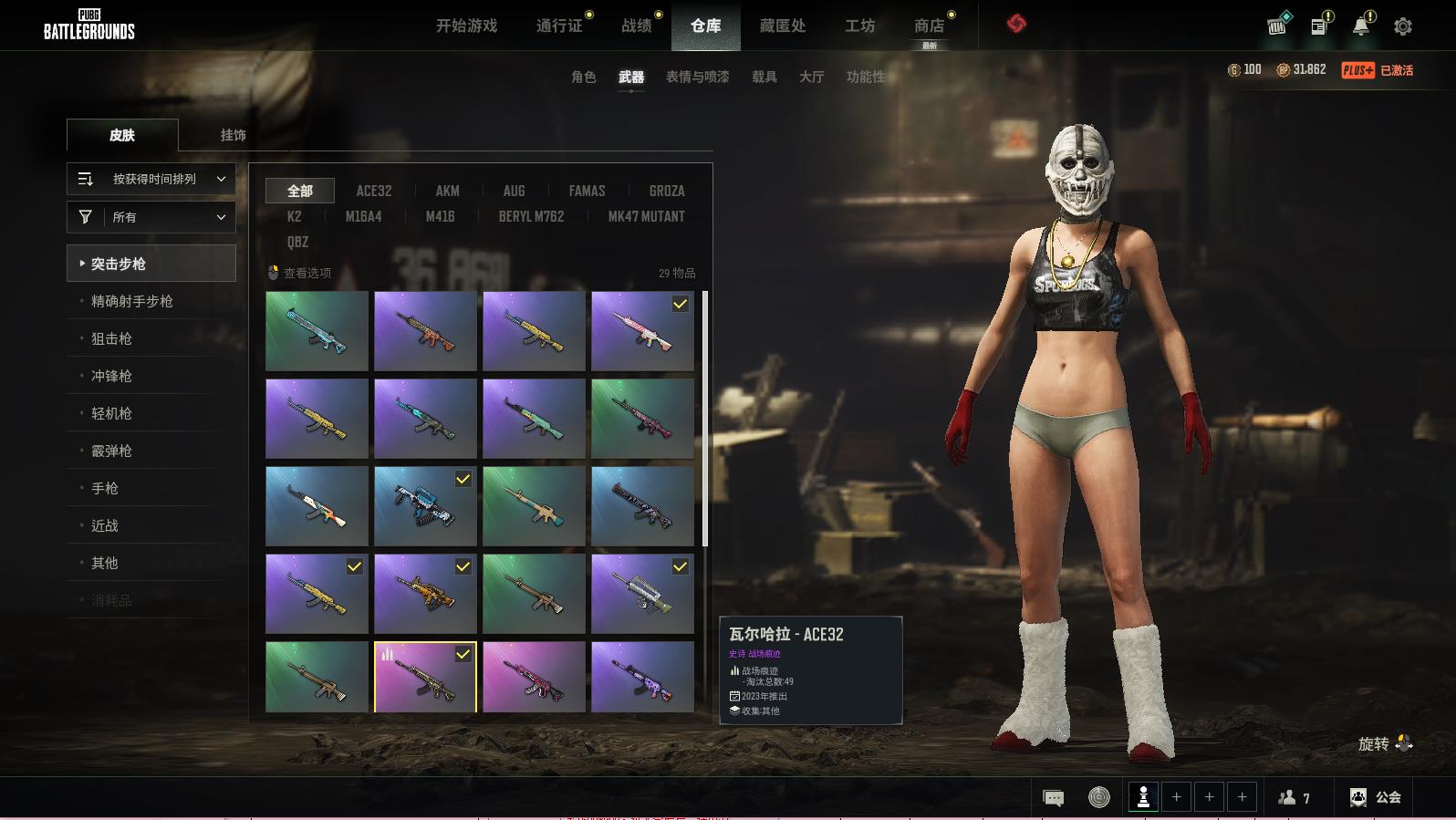Open the 开始游戏 start game menu
1456x820 pixels.
pos(466,26)
